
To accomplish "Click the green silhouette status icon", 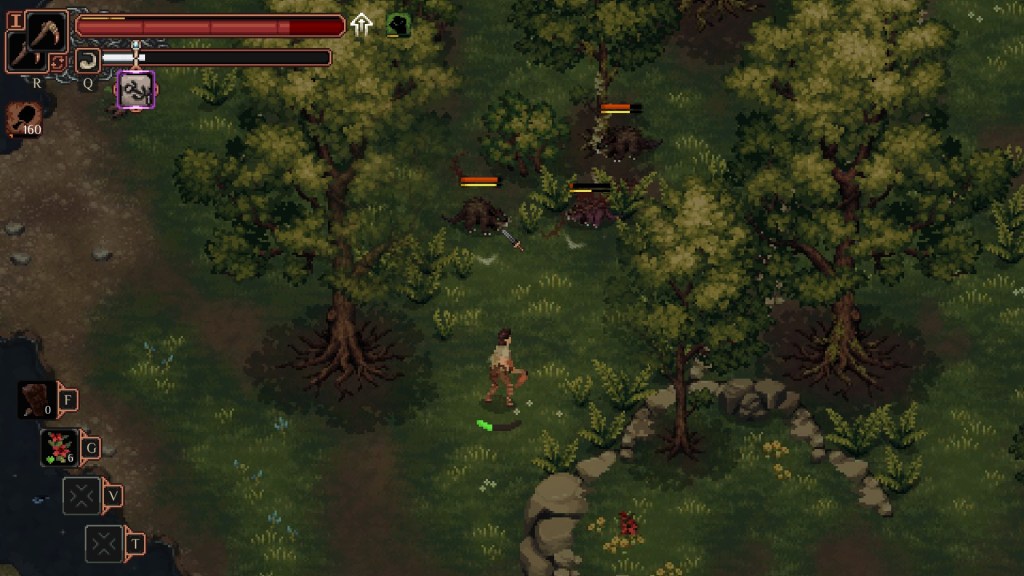I will [x=398, y=25].
